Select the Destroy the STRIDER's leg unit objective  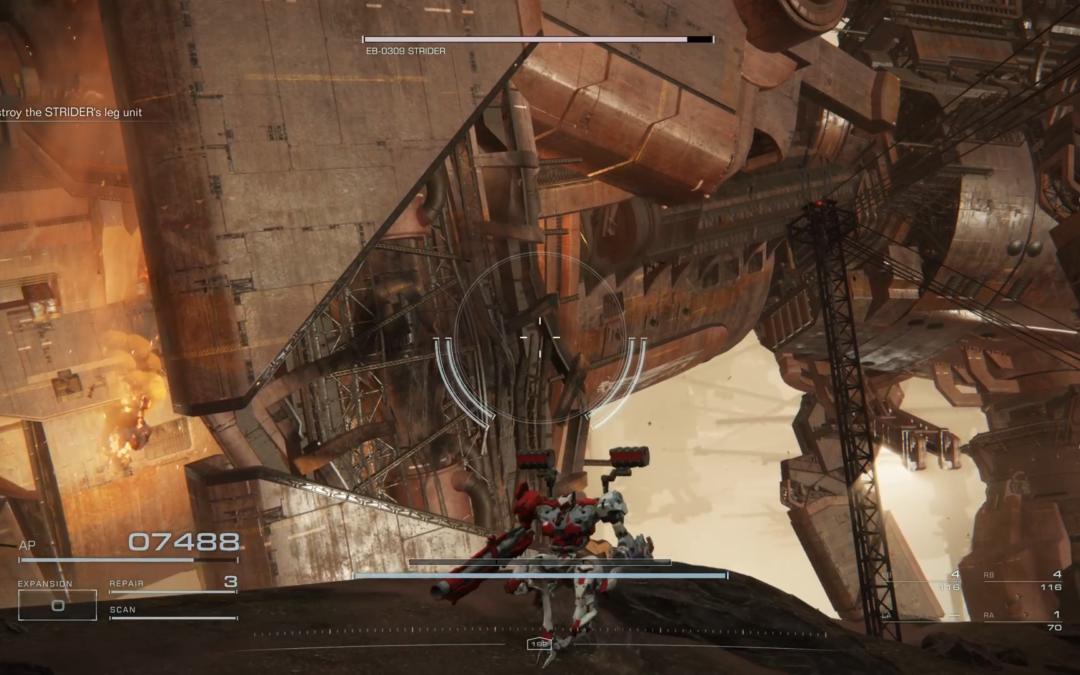[71, 113]
